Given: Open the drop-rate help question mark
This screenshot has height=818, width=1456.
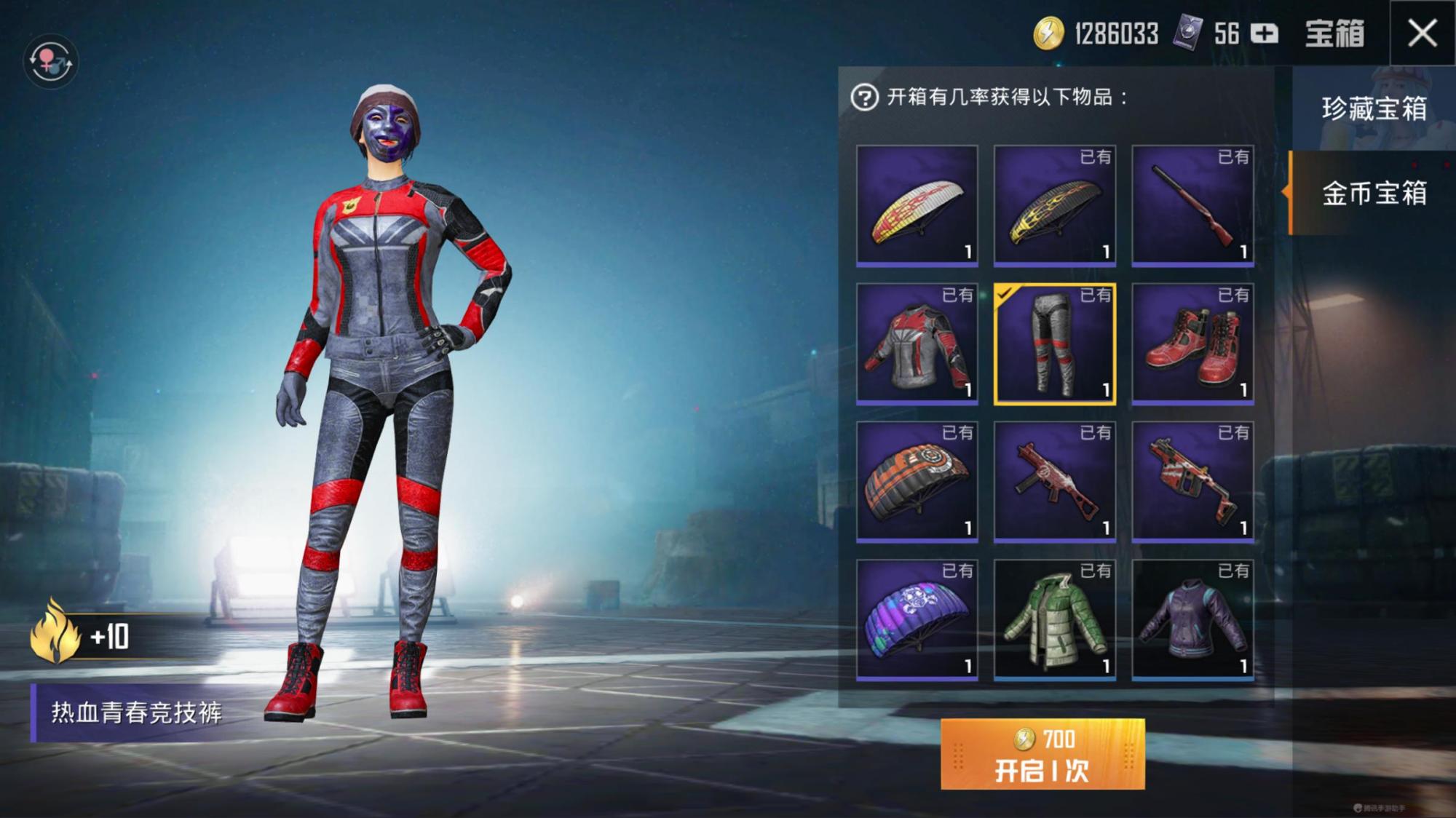Looking at the screenshot, I should [864, 98].
